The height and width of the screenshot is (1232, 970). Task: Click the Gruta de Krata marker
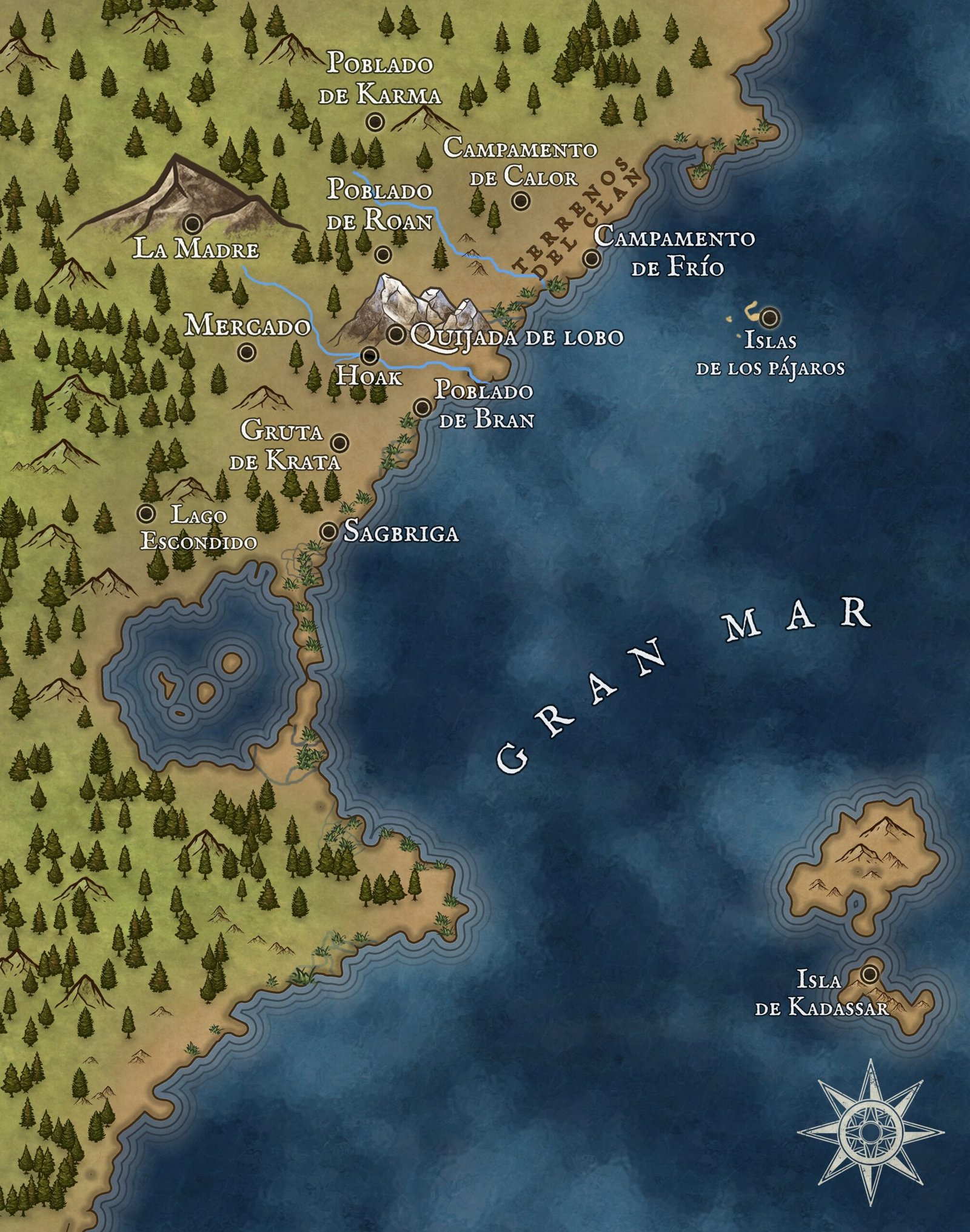pyautogui.click(x=341, y=442)
